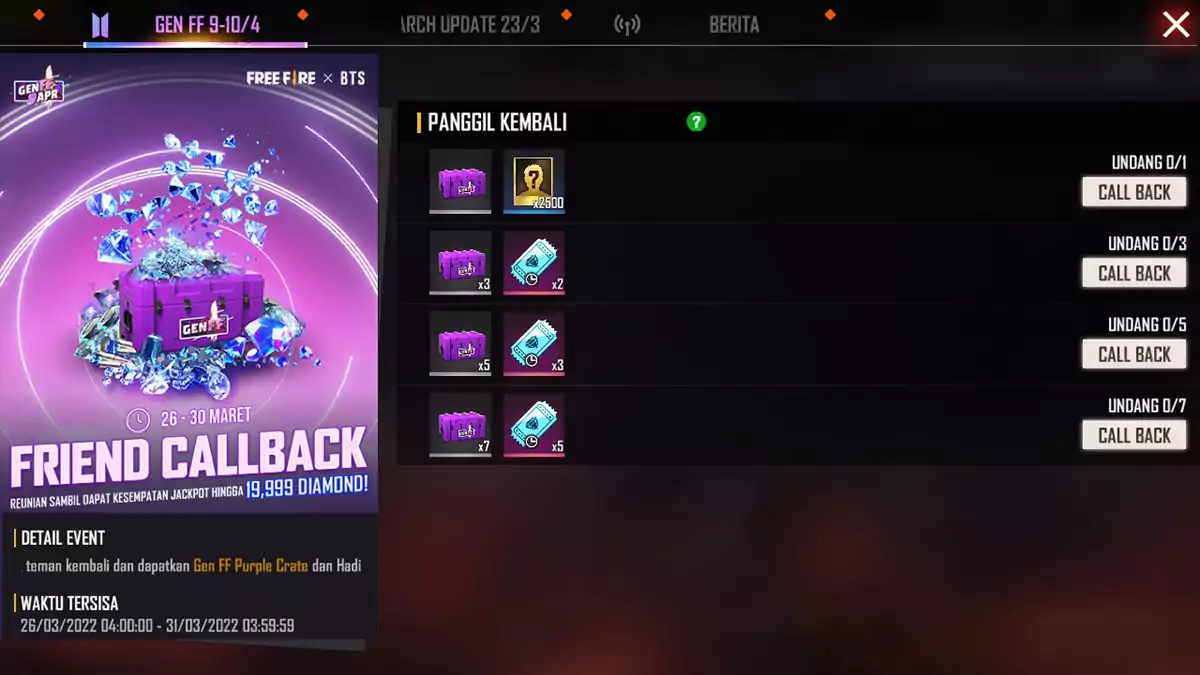The height and width of the screenshot is (675, 1200).
Task: Switch to the Berita tab
Action: coord(734,25)
